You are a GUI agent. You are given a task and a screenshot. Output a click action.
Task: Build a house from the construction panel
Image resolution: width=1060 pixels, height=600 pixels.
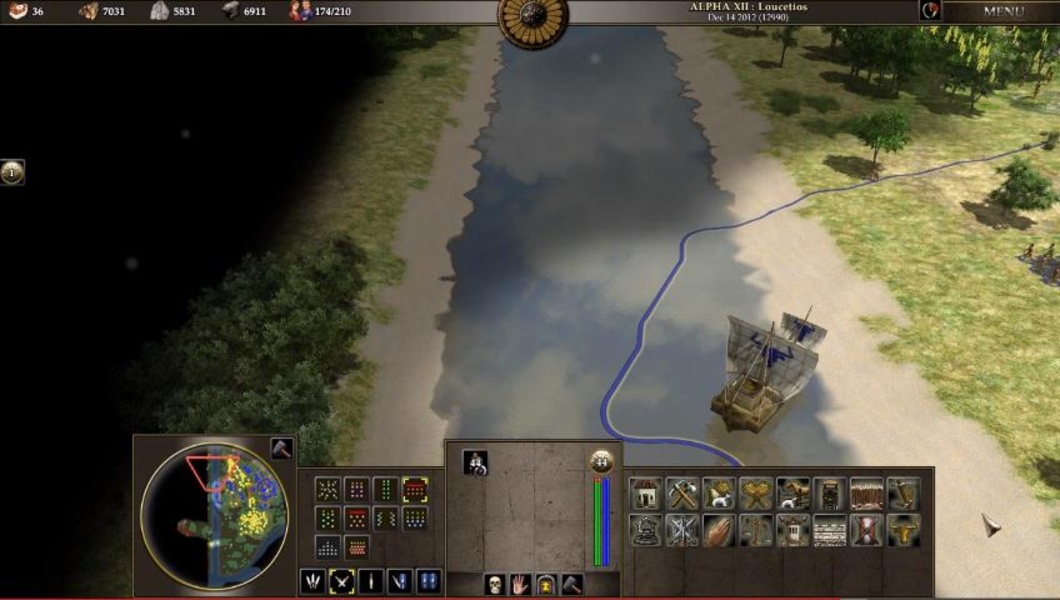point(645,492)
